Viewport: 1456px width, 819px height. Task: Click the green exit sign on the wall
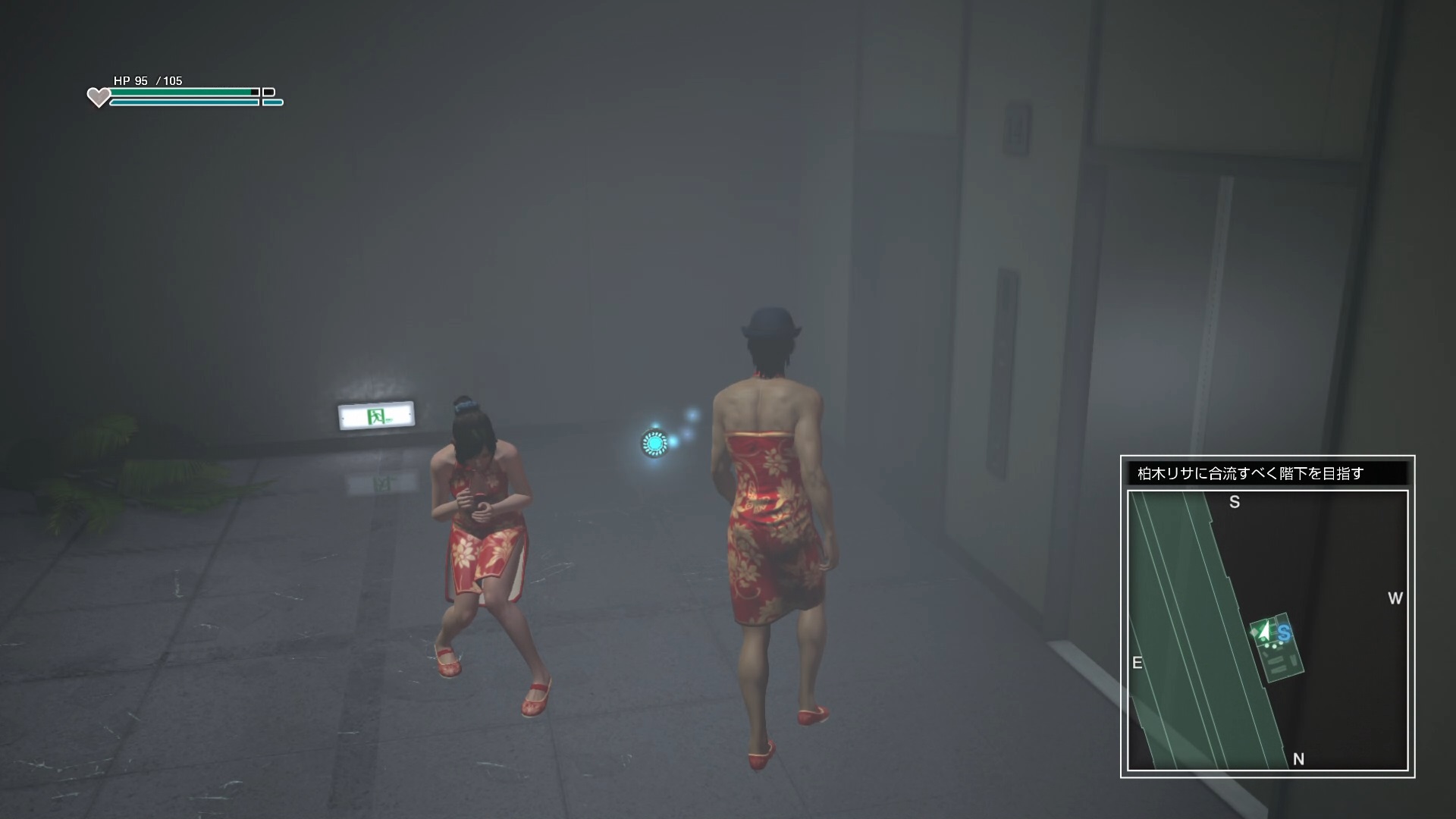click(x=378, y=417)
